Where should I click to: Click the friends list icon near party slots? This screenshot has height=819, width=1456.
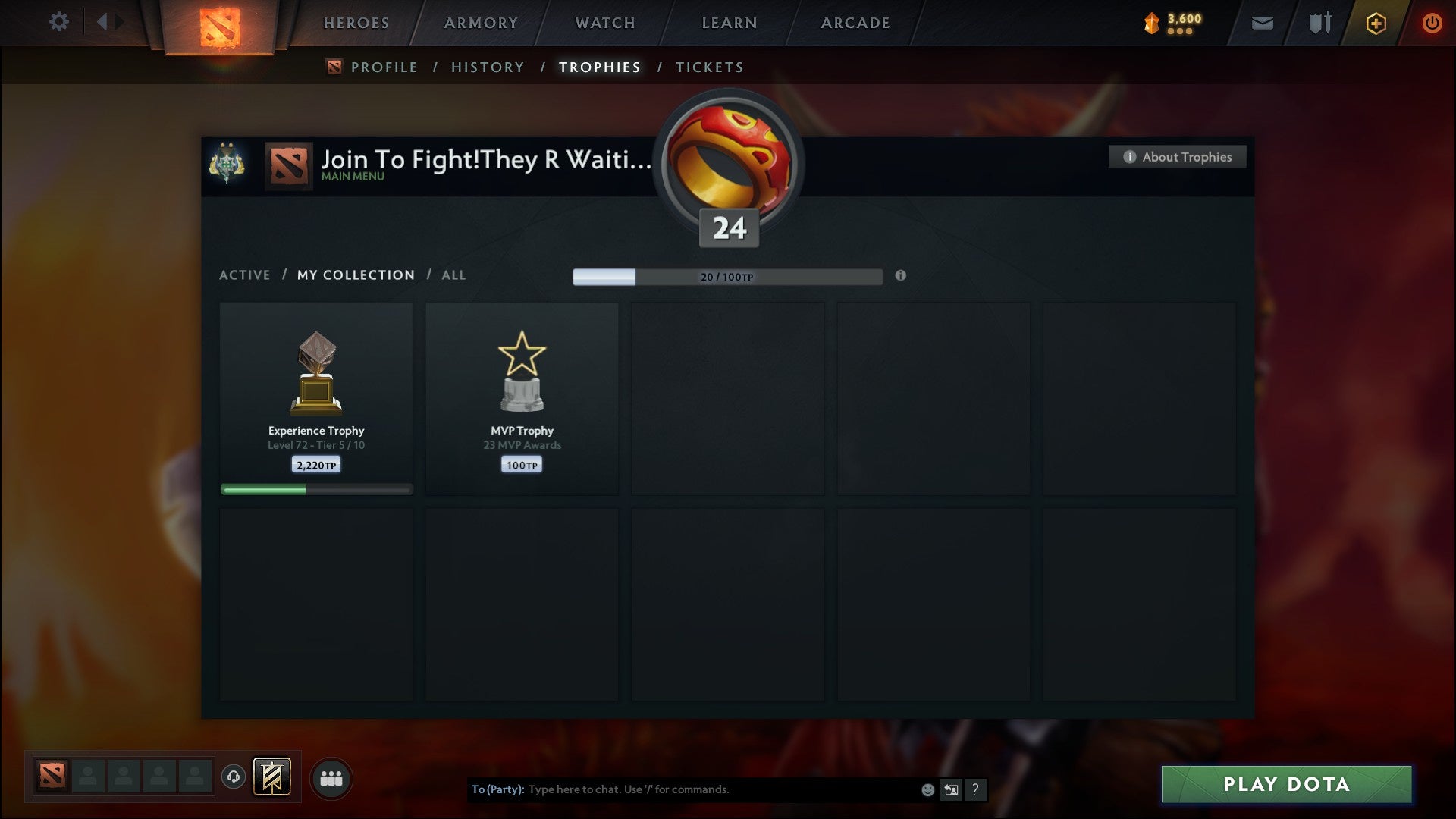tap(331, 777)
